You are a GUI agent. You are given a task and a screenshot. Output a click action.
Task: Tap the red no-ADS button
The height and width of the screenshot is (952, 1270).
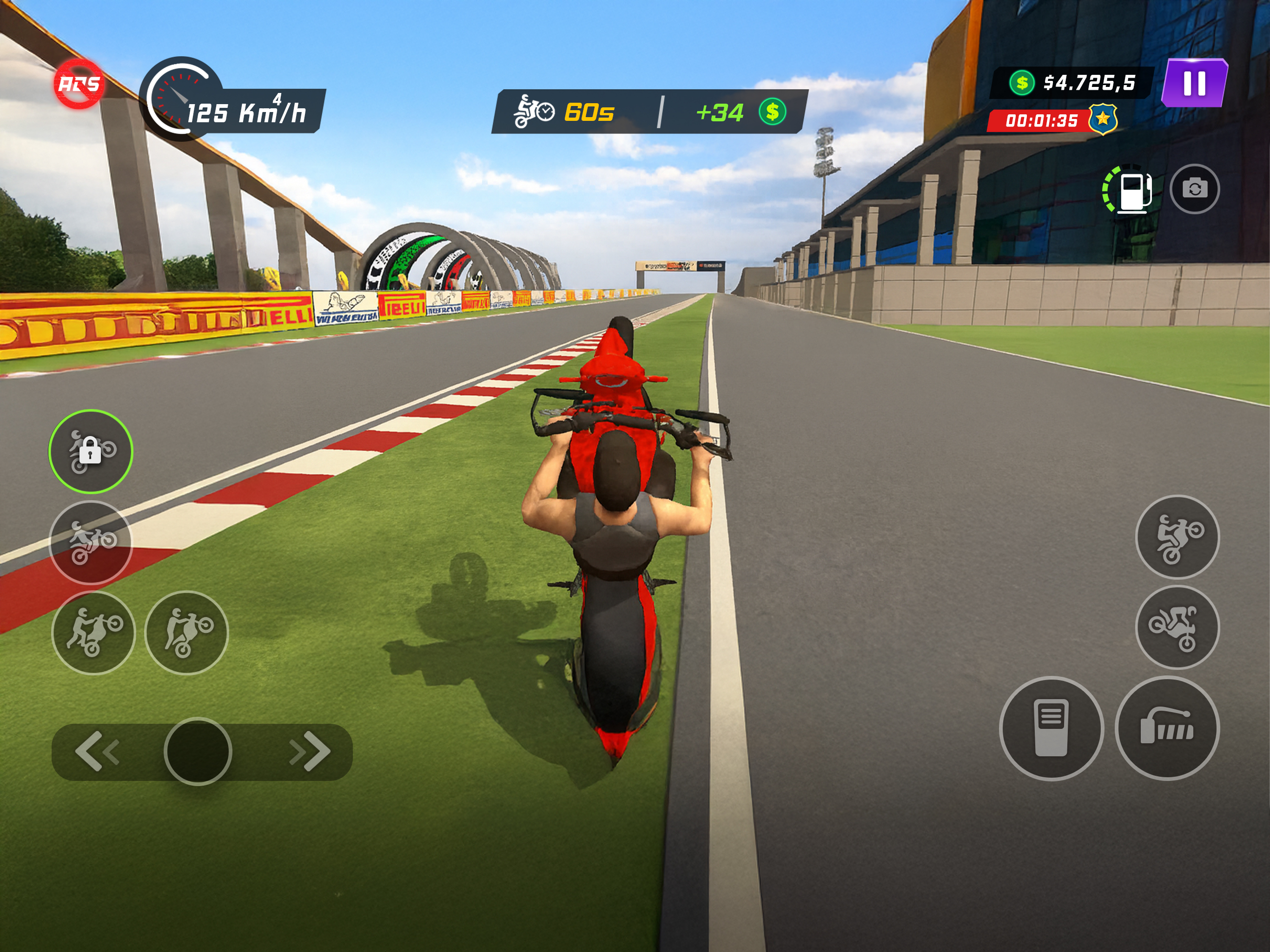click(79, 85)
